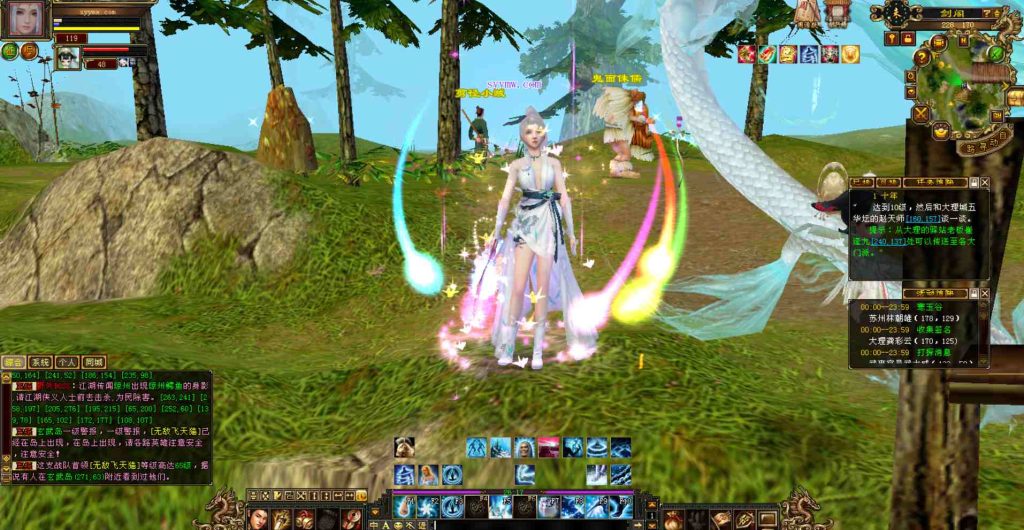This screenshot has width=1024, height=530.
Task: Select the pet portrait with goggles
Action: 67,57
